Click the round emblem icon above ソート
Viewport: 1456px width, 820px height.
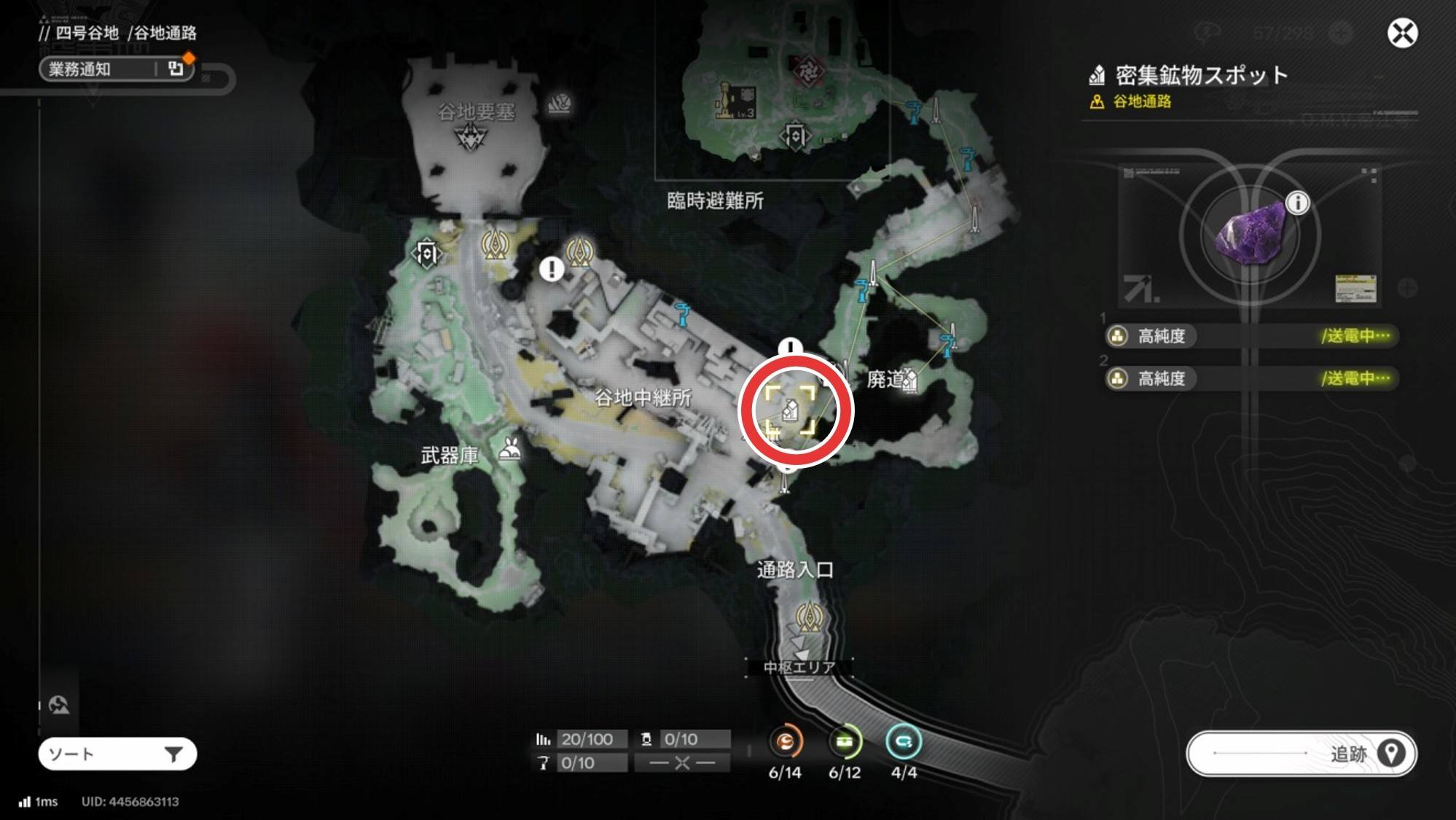pos(59,705)
